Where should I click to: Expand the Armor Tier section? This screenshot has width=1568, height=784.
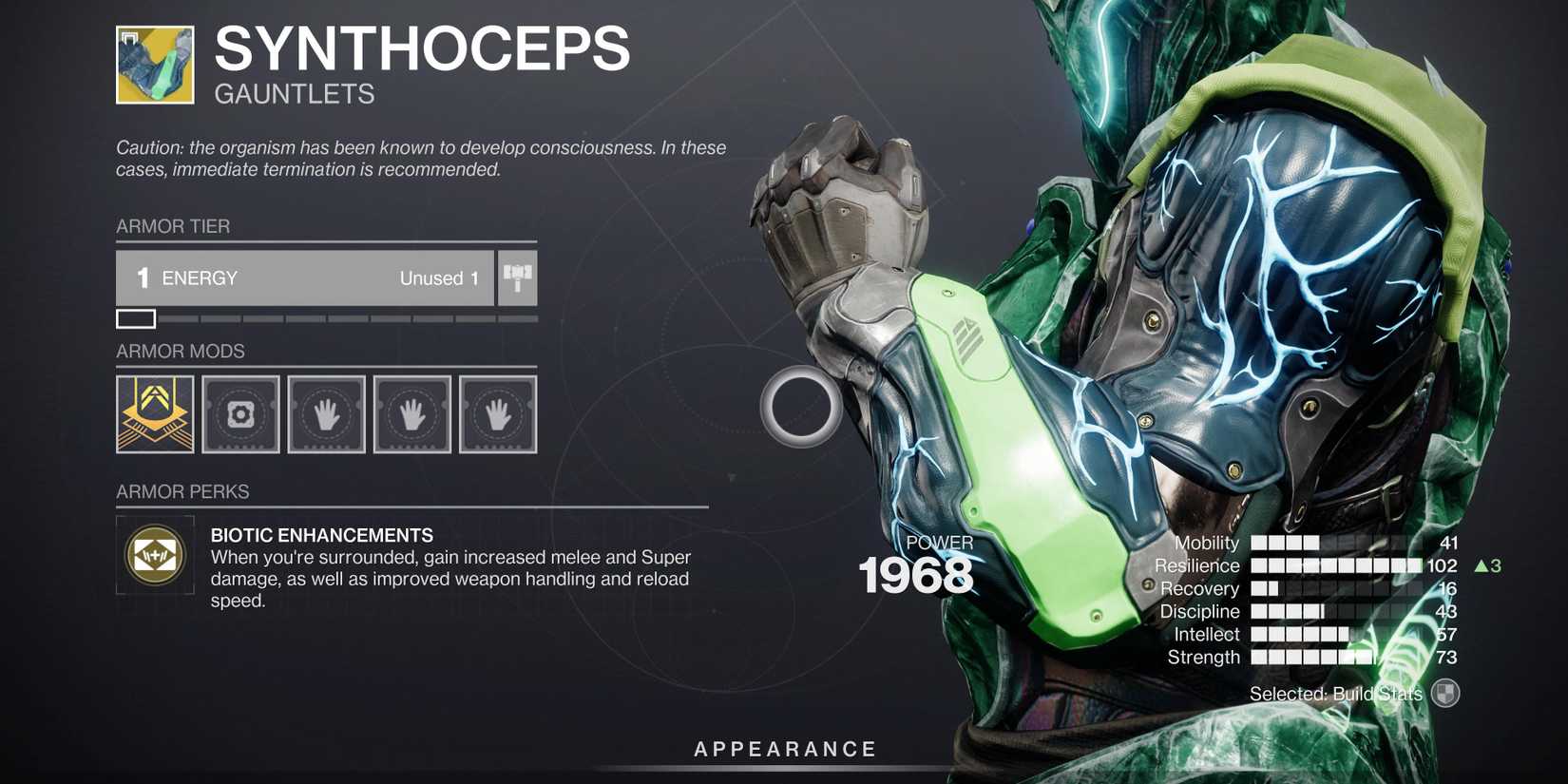[x=173, y=226]
